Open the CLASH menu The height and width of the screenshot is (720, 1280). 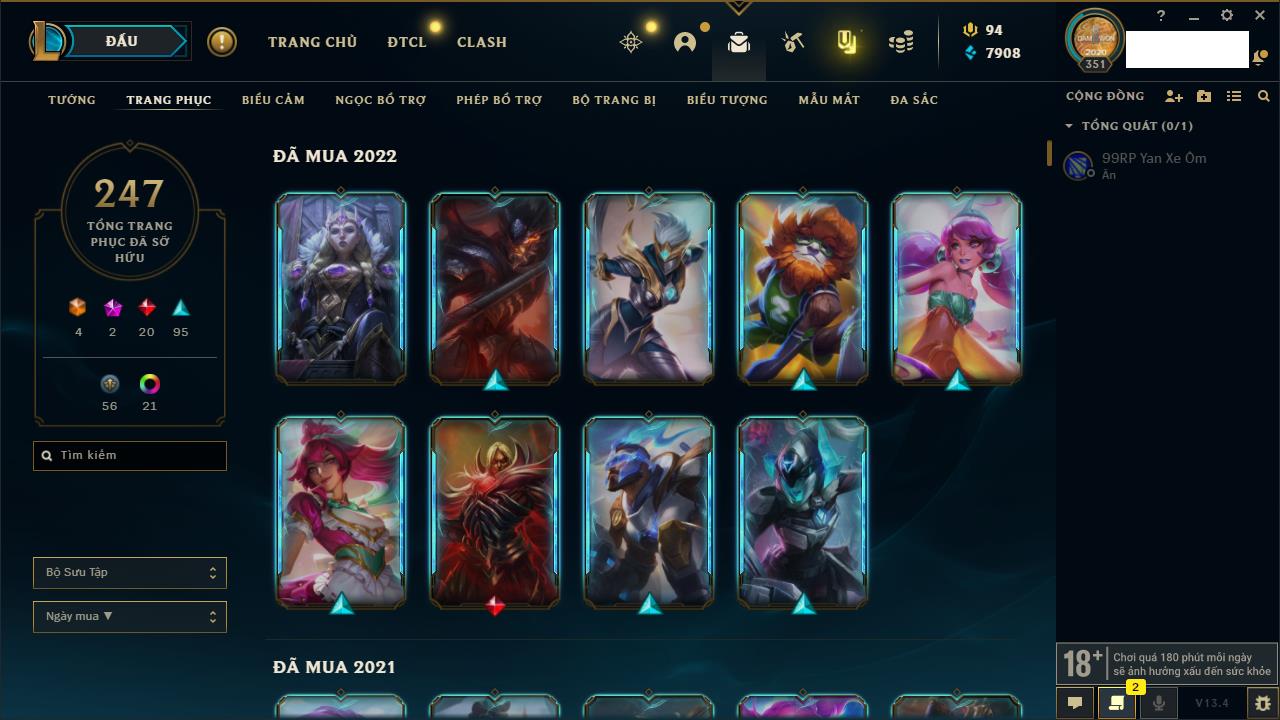pyautogui.click(x=481, y=42)
